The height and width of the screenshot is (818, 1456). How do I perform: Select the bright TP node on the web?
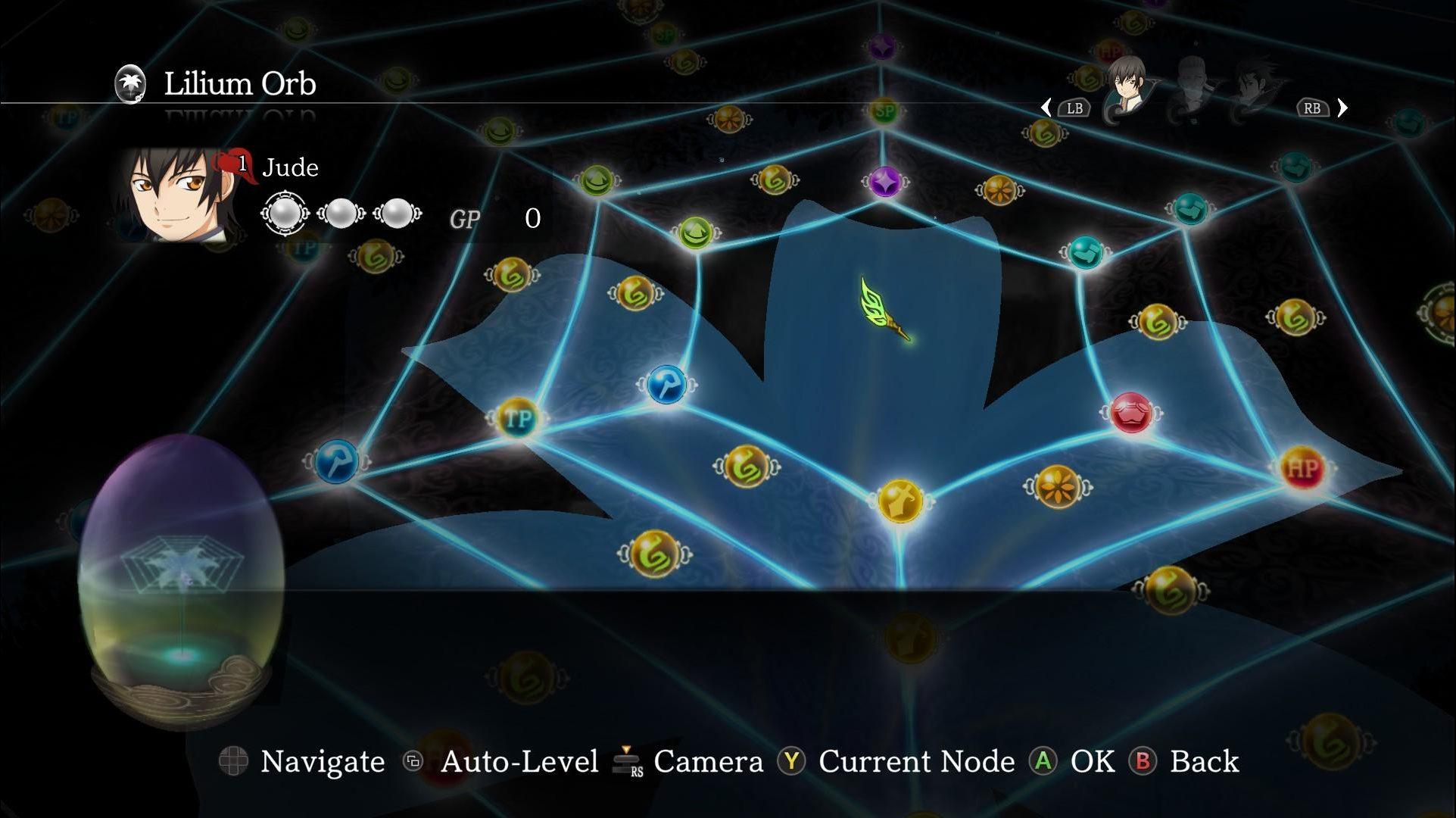(x=518, y=417)
